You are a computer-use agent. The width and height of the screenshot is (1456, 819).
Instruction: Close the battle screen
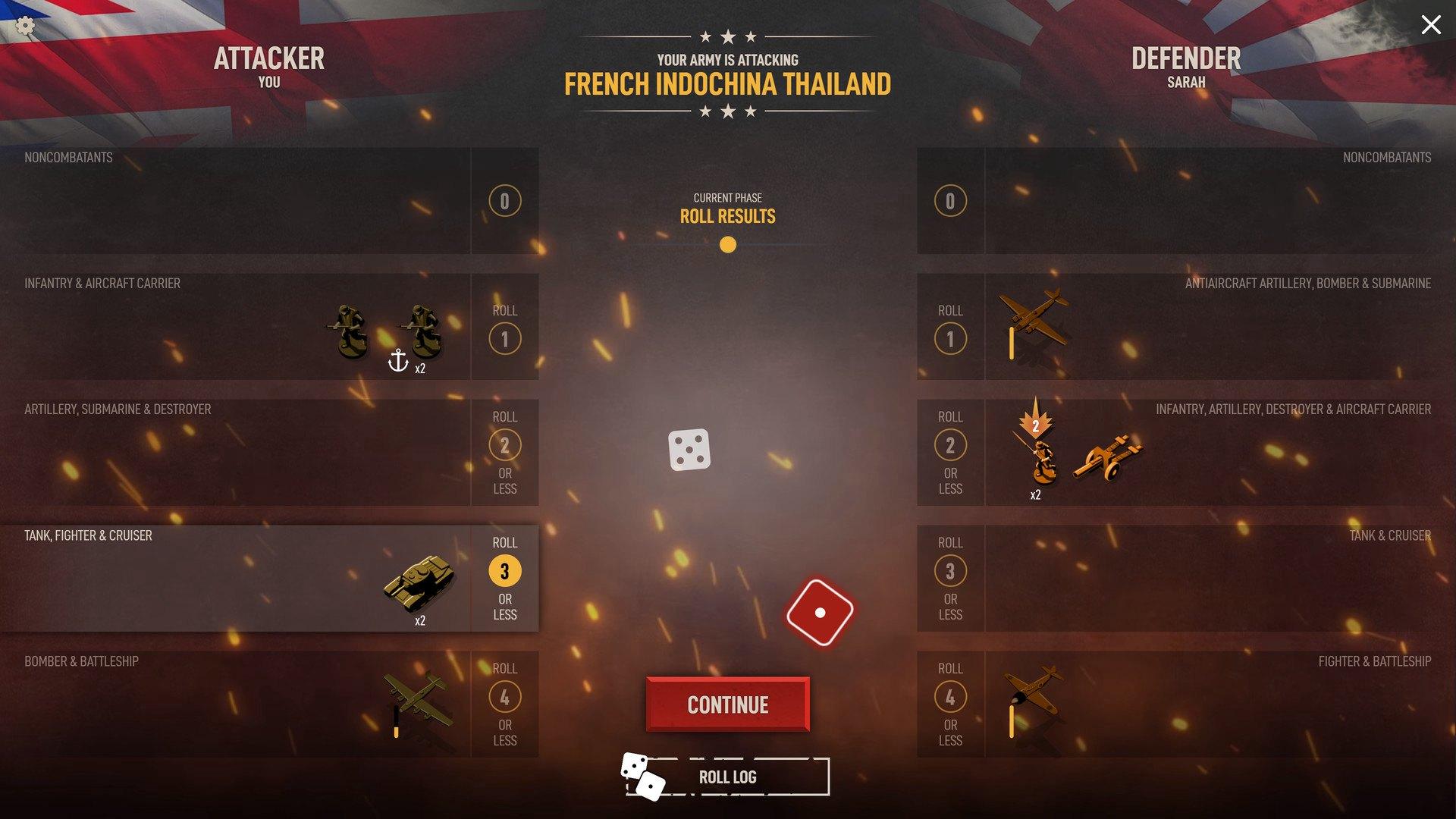pos(1430,25)
